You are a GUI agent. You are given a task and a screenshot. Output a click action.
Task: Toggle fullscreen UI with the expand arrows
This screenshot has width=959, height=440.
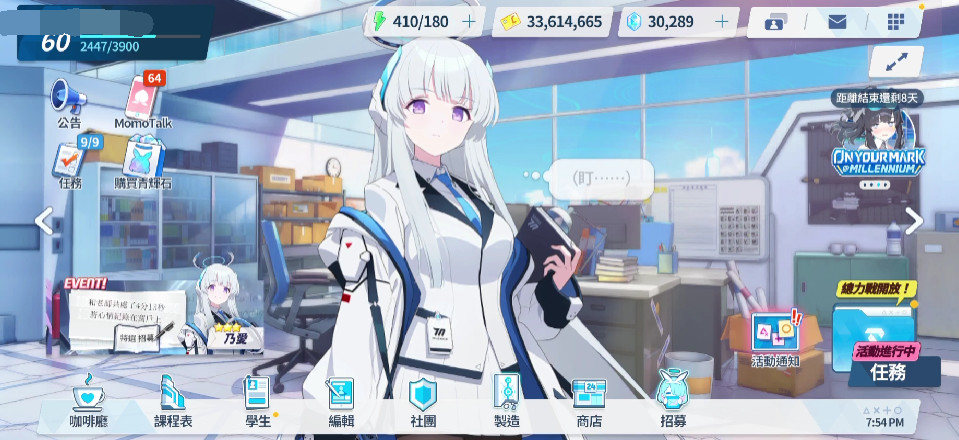pos(896,61)
